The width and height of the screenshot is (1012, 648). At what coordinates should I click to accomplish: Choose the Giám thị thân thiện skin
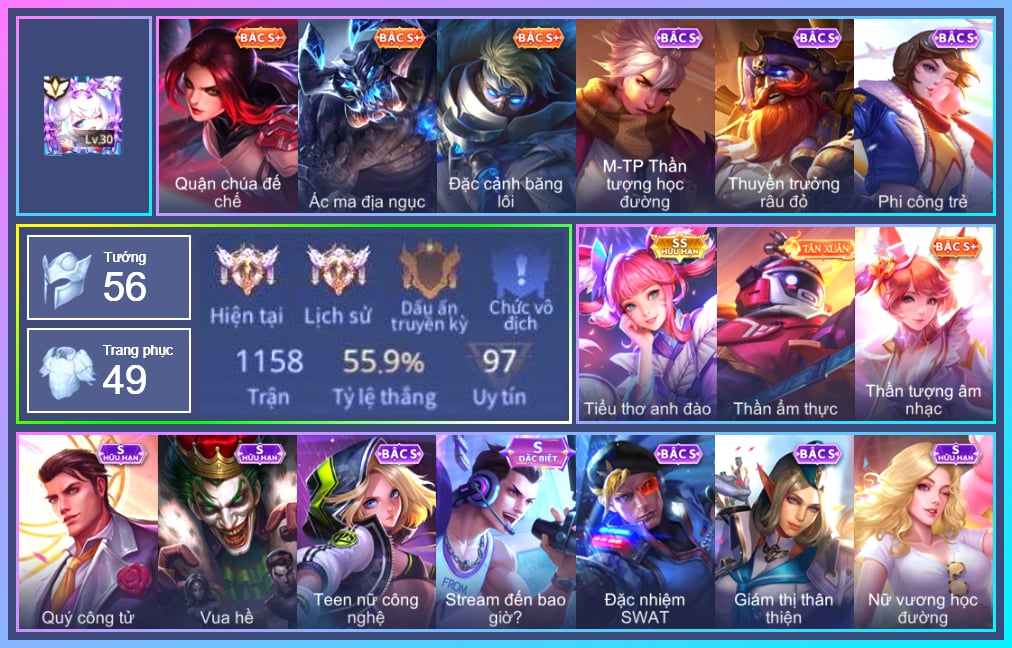pyautogui.click(x=784, y=531)
